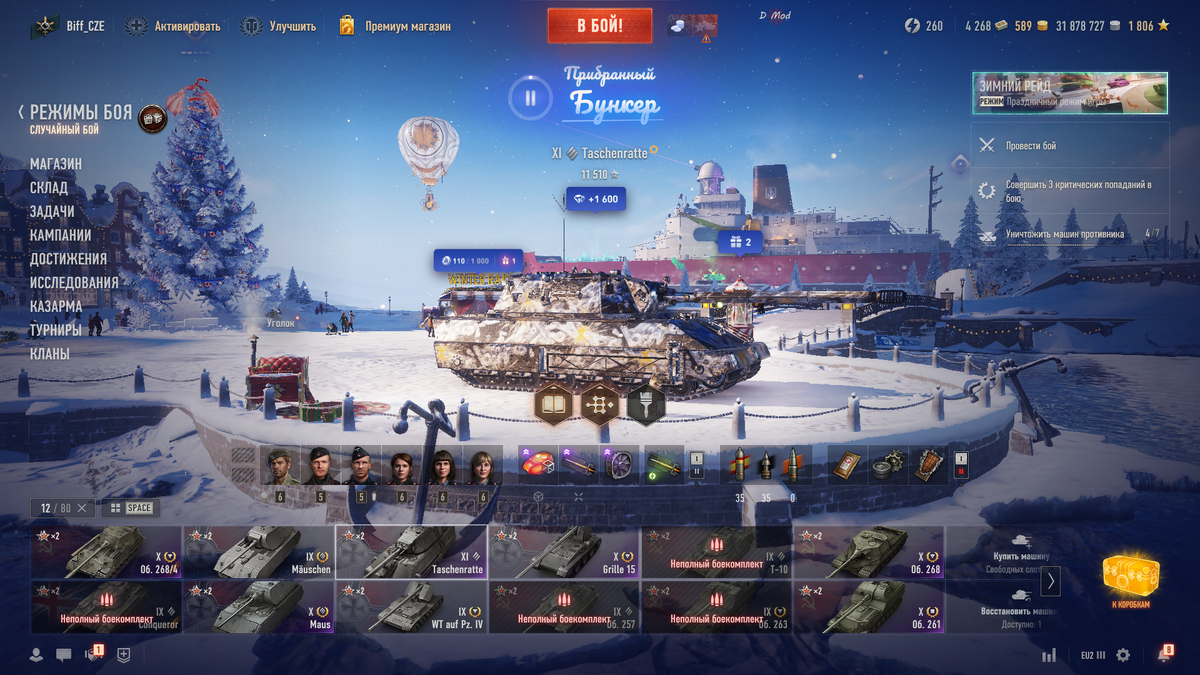The image size is (1200, 675).
Task: Start battle with the В БОЙ! button
Action: pos(600,26)
